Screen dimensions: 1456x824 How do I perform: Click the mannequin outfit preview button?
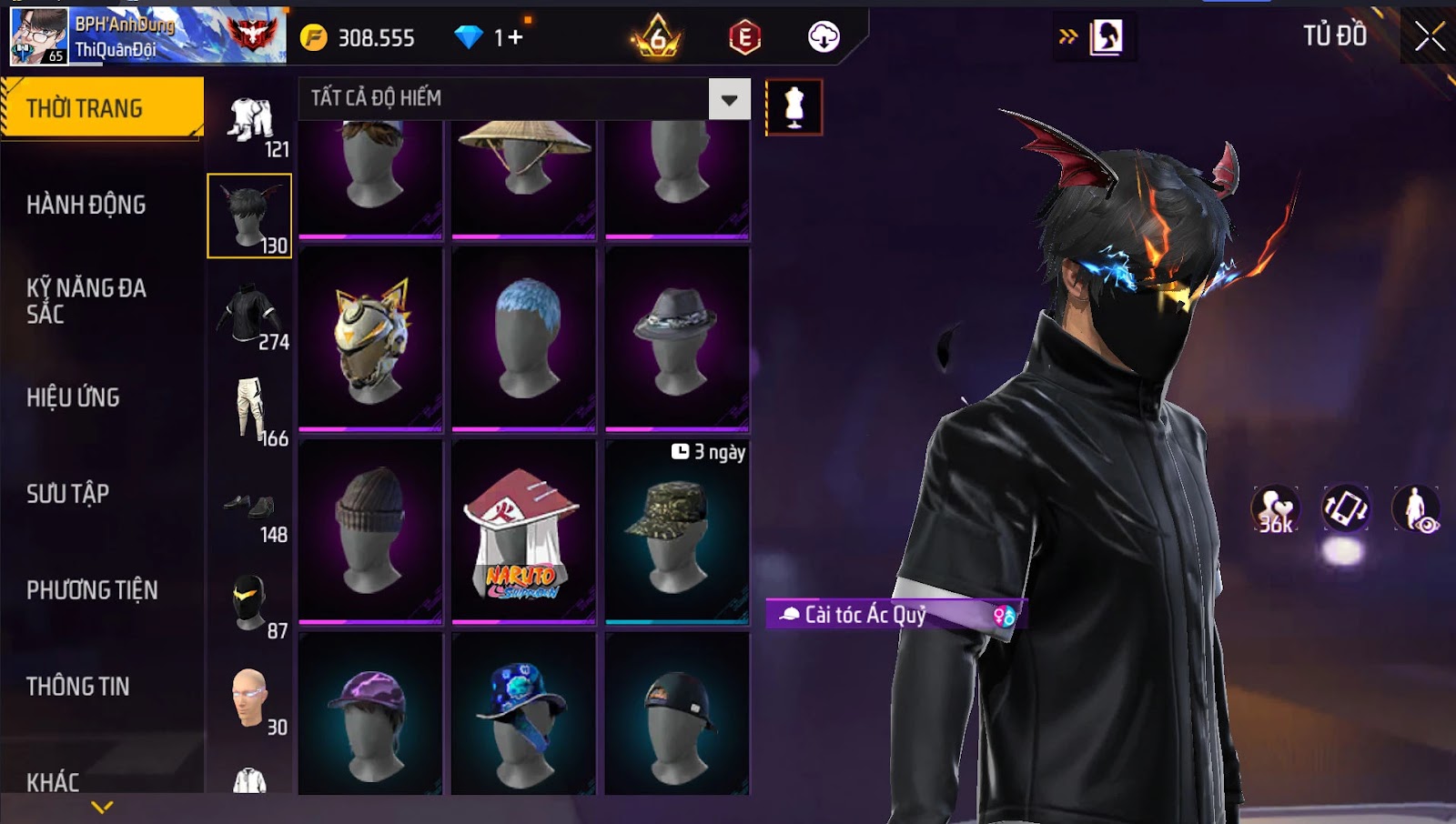794,107
